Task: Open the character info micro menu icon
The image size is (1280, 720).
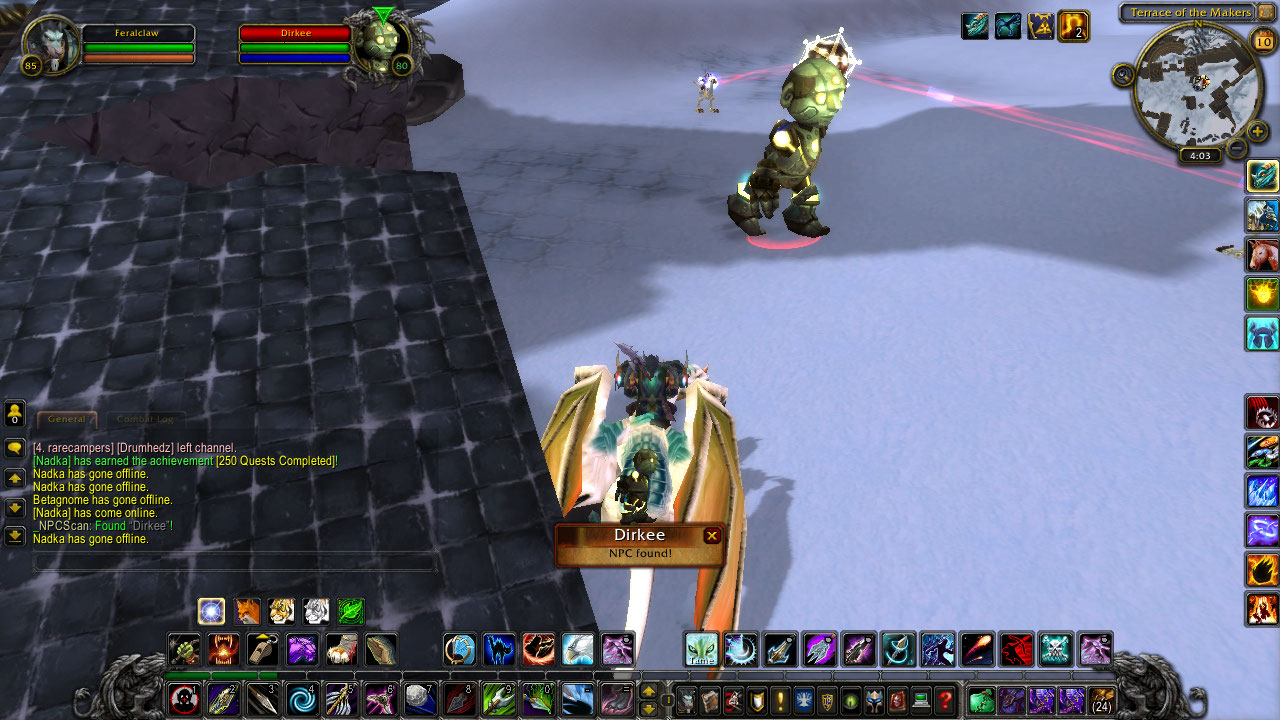Action: [688, 701]
